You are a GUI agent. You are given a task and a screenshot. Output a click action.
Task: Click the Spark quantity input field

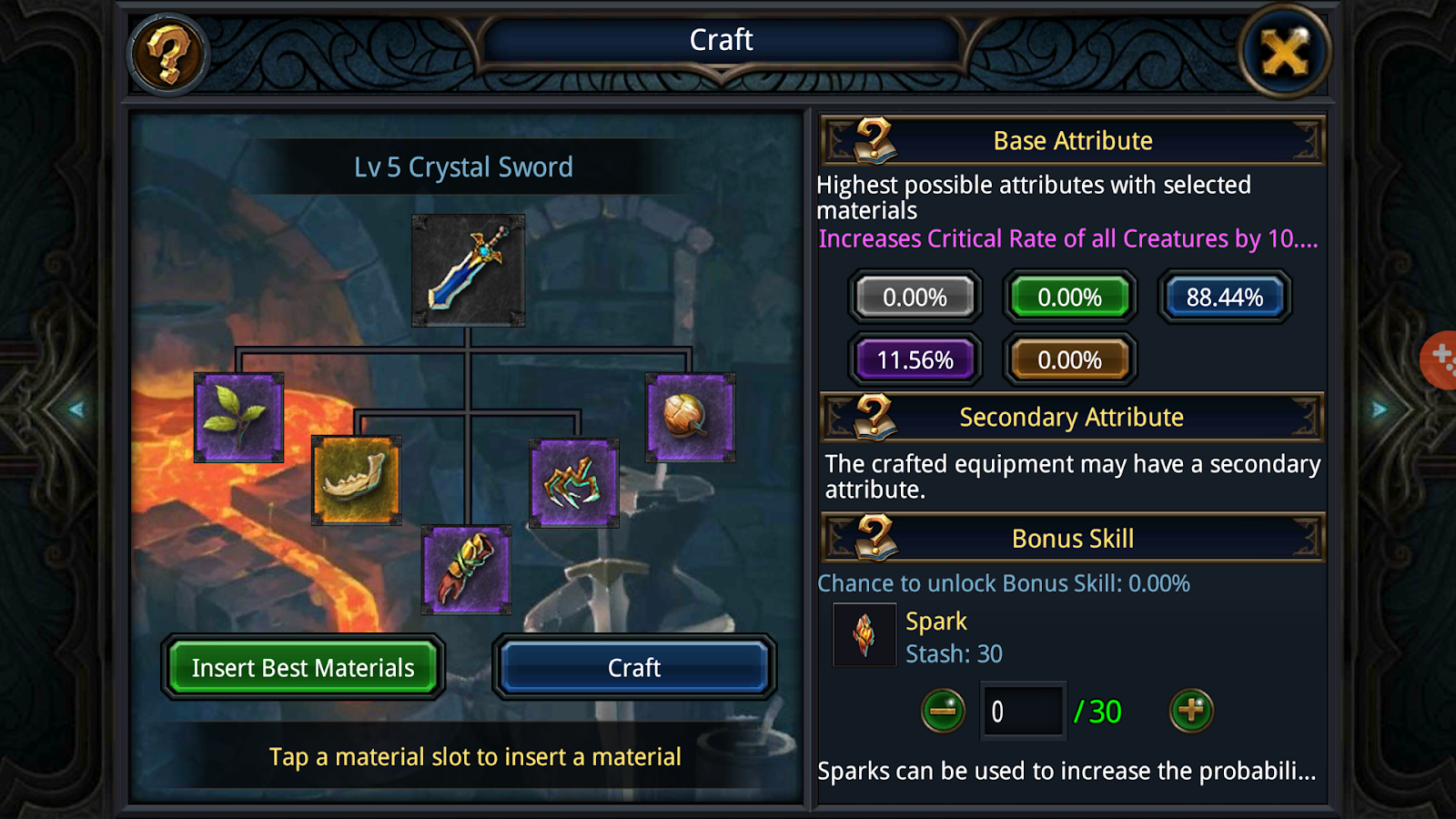tap(1023, 711)
